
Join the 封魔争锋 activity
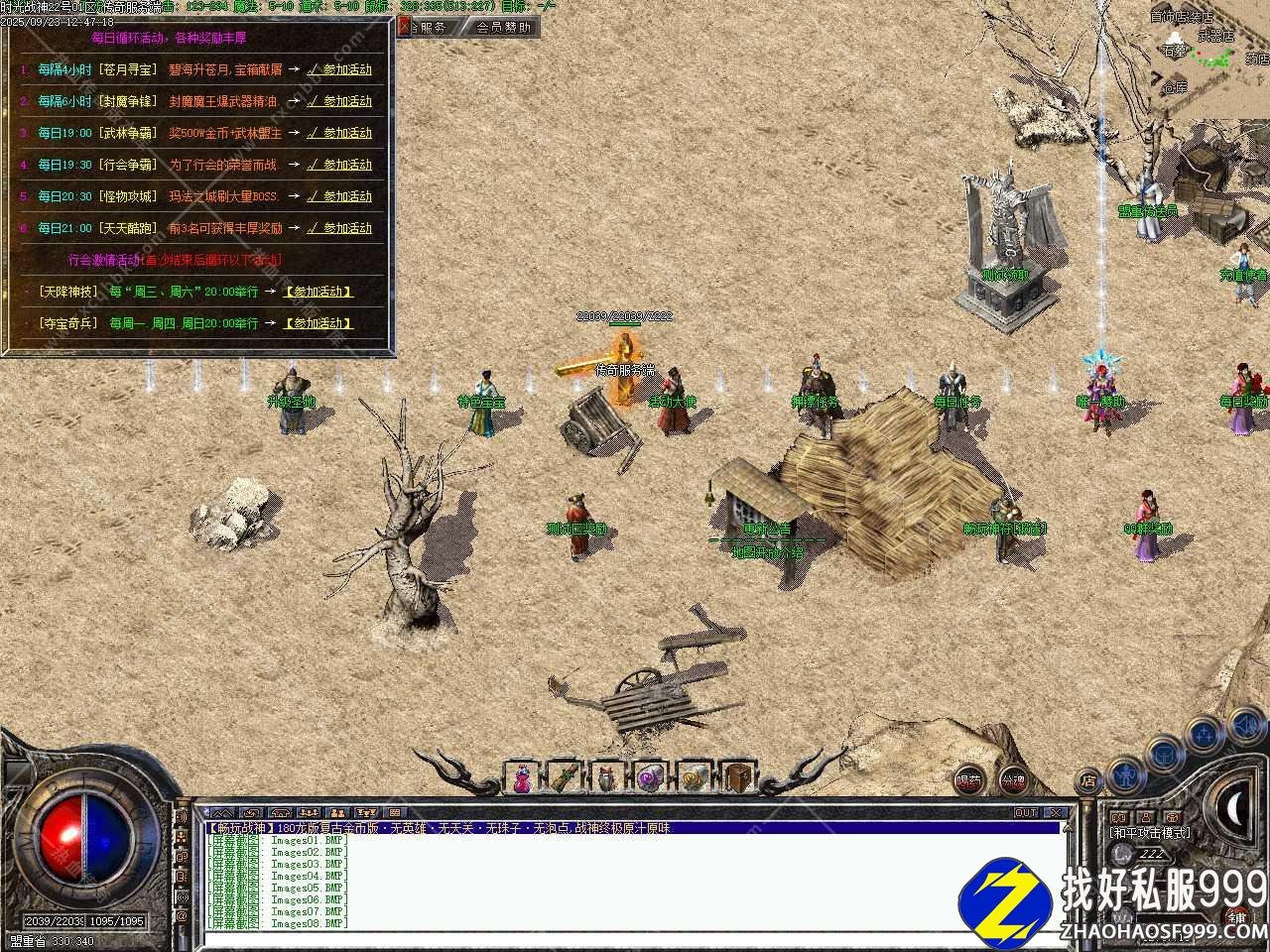pos(339,101)
